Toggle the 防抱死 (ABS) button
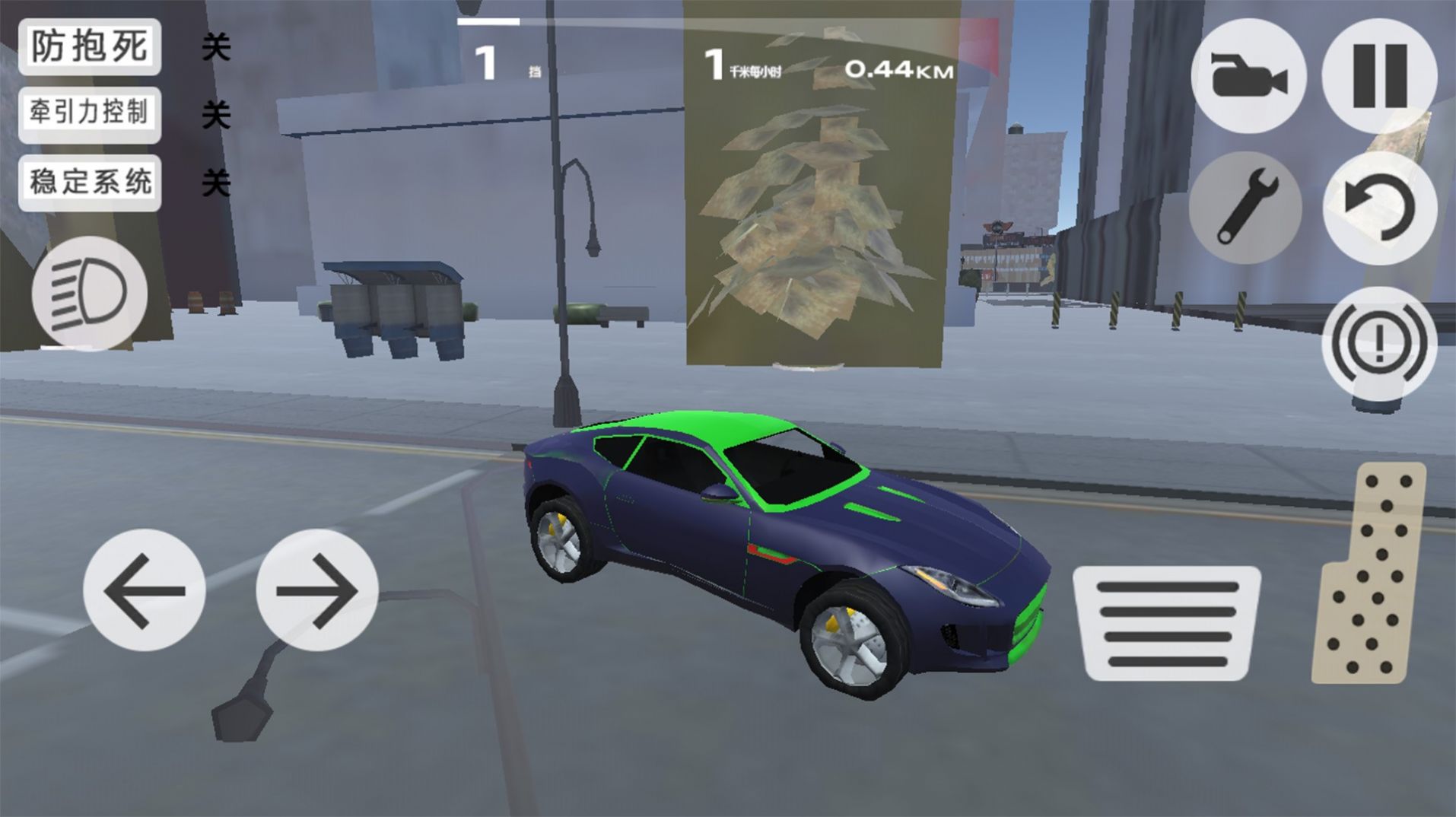 click(x=90, y=47)
